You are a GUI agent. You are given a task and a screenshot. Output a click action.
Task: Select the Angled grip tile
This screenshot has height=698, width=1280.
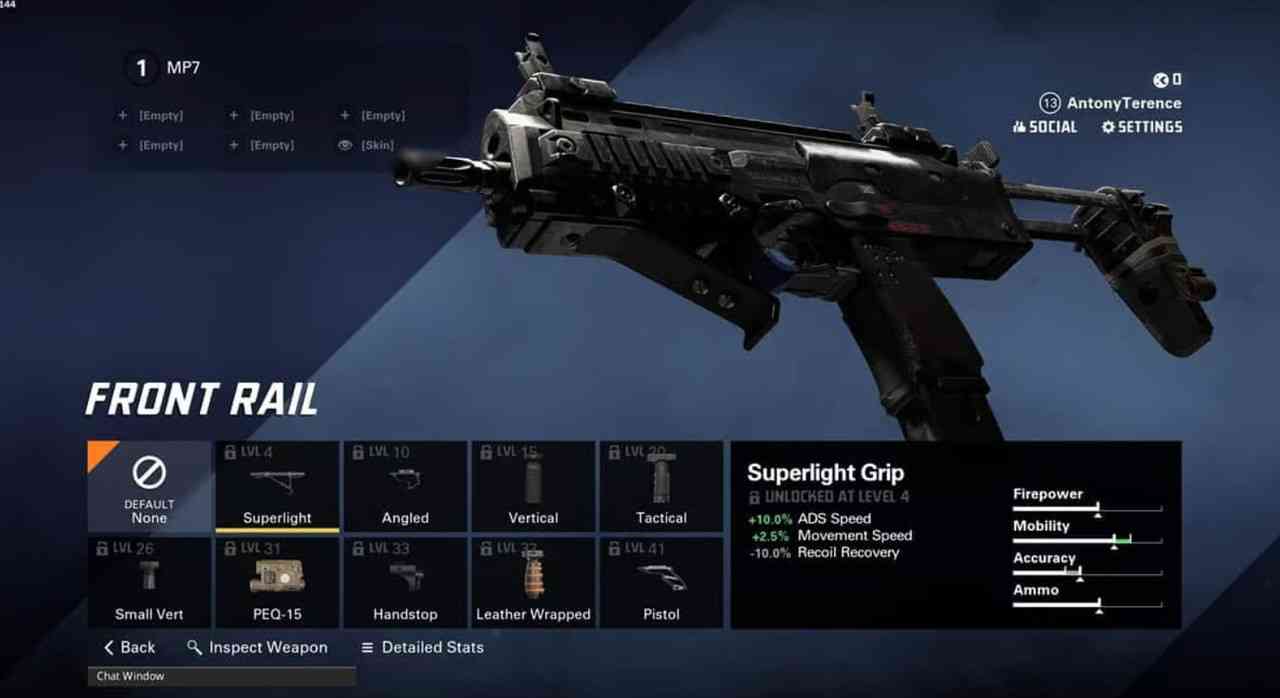(405, 486)
